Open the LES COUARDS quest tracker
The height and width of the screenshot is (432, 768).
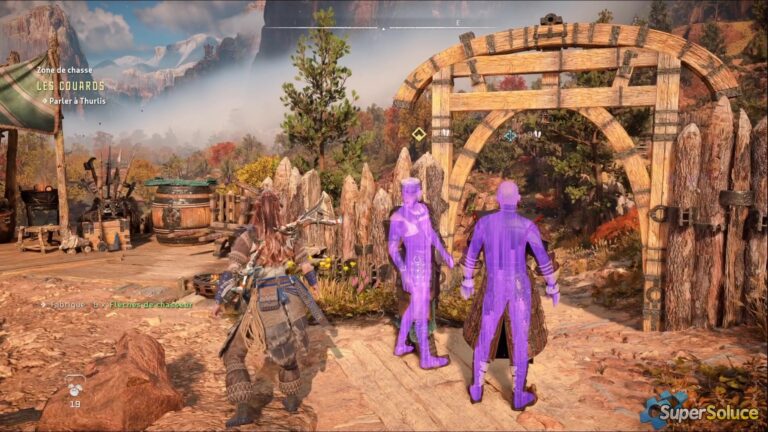[70, 85]
